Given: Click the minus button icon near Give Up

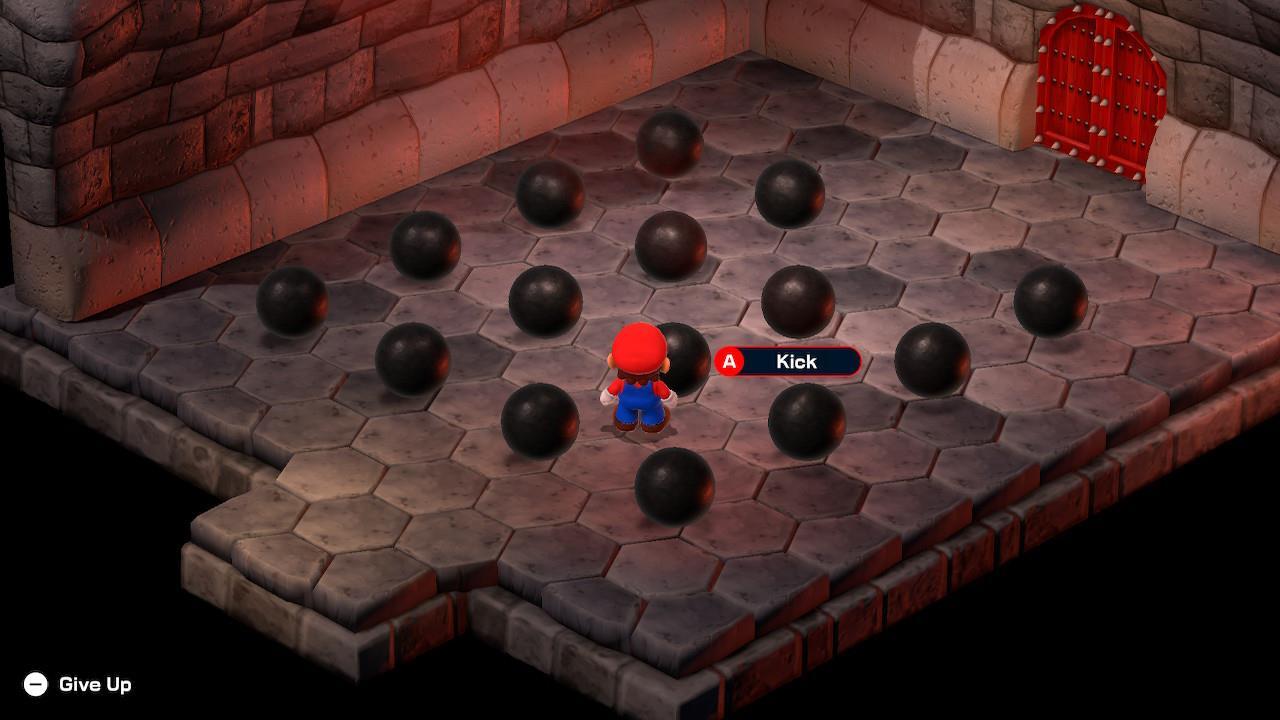Looking at the screenshot, I should point(35,686).
